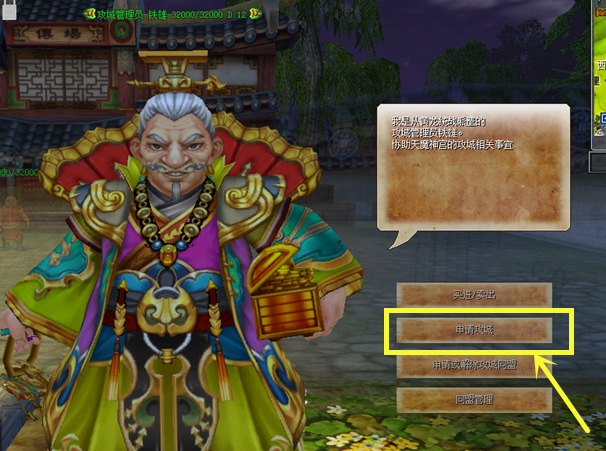606x451 pixels.
Task: Select the 申请攻城 option
Action: 474,330
